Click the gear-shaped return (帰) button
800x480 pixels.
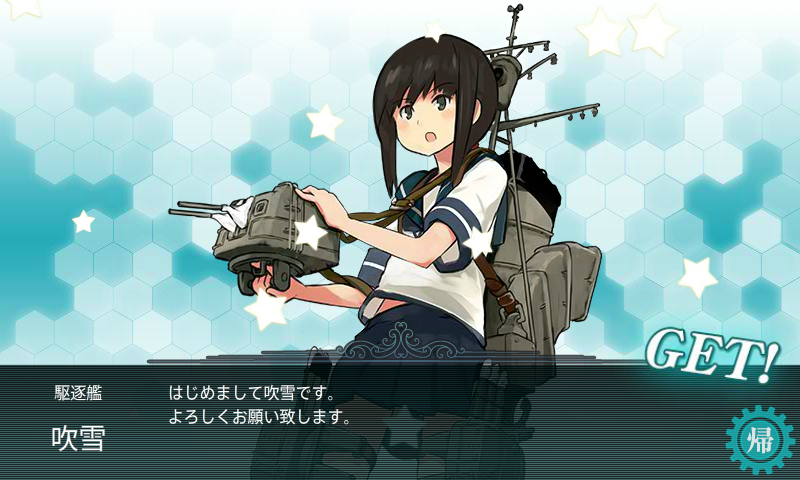(759, 440)
